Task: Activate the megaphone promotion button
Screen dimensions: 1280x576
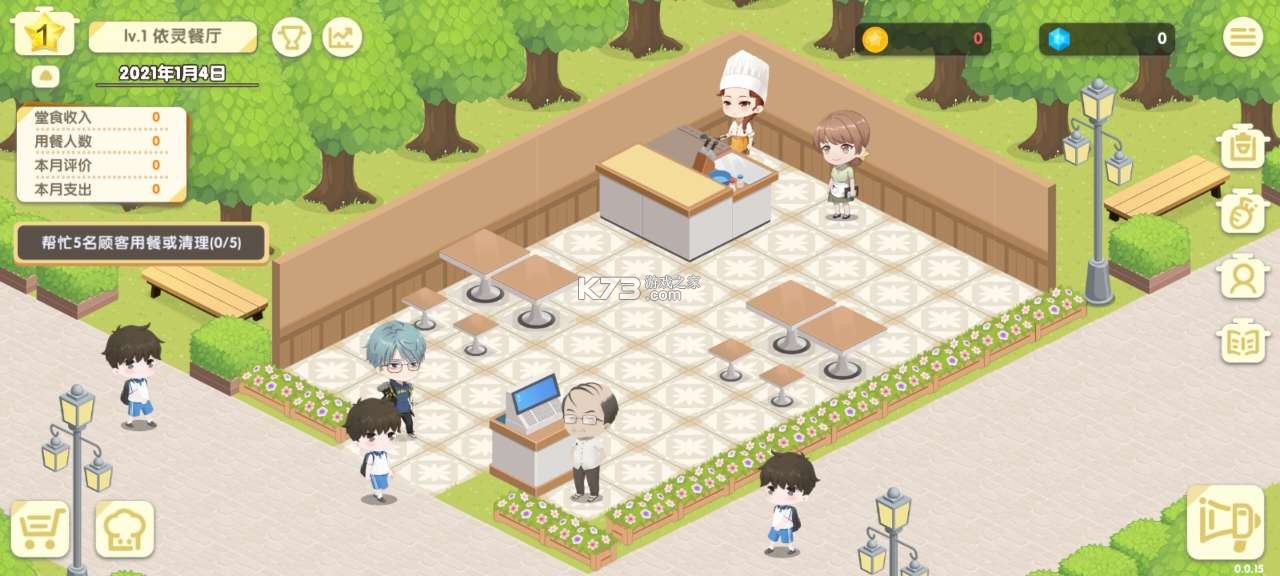Action: click(x=1226, y=521)
